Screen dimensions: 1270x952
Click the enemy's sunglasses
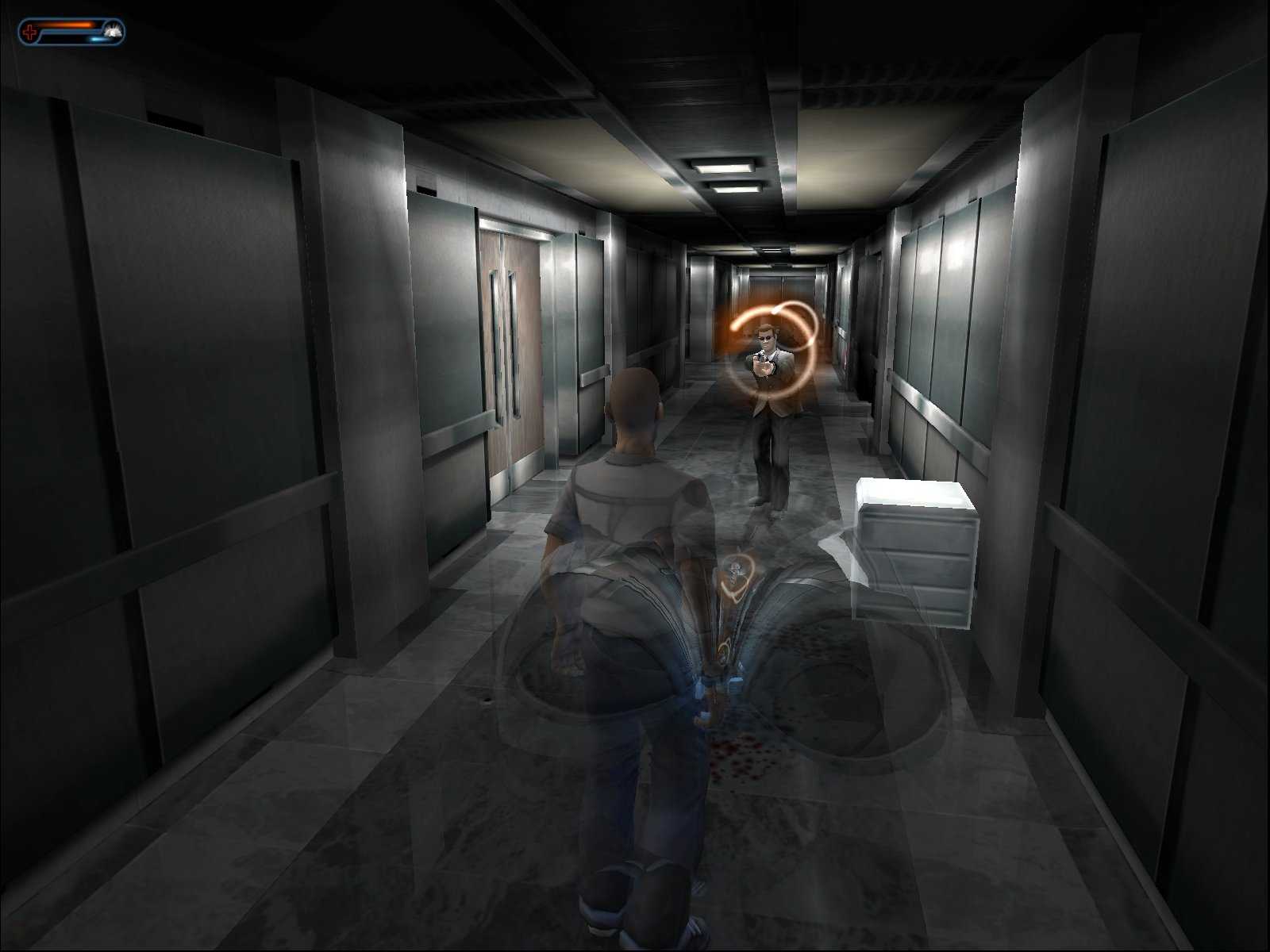coord(764,337)
